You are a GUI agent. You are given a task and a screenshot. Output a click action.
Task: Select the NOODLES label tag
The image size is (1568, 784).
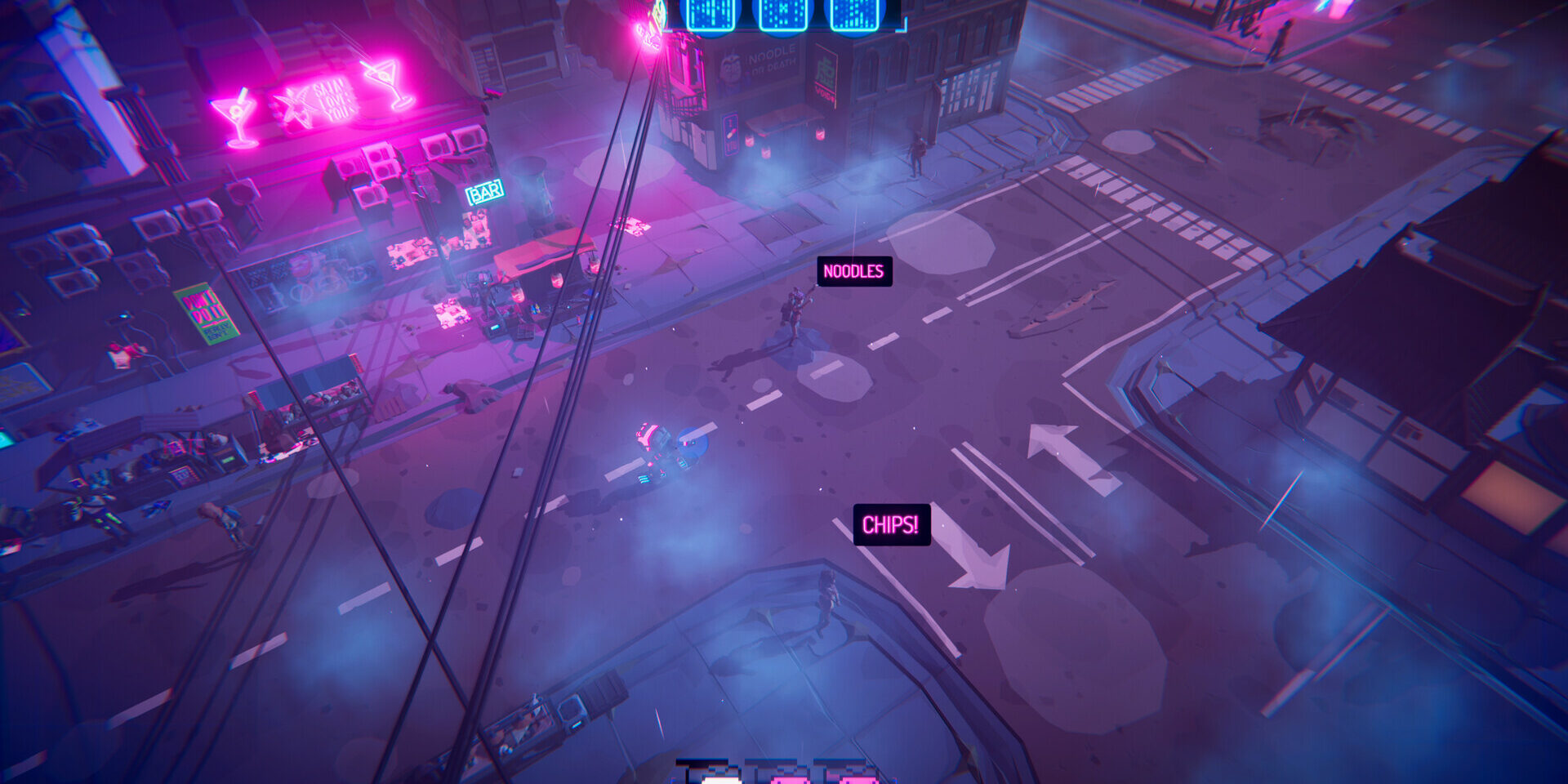point(853,272)
